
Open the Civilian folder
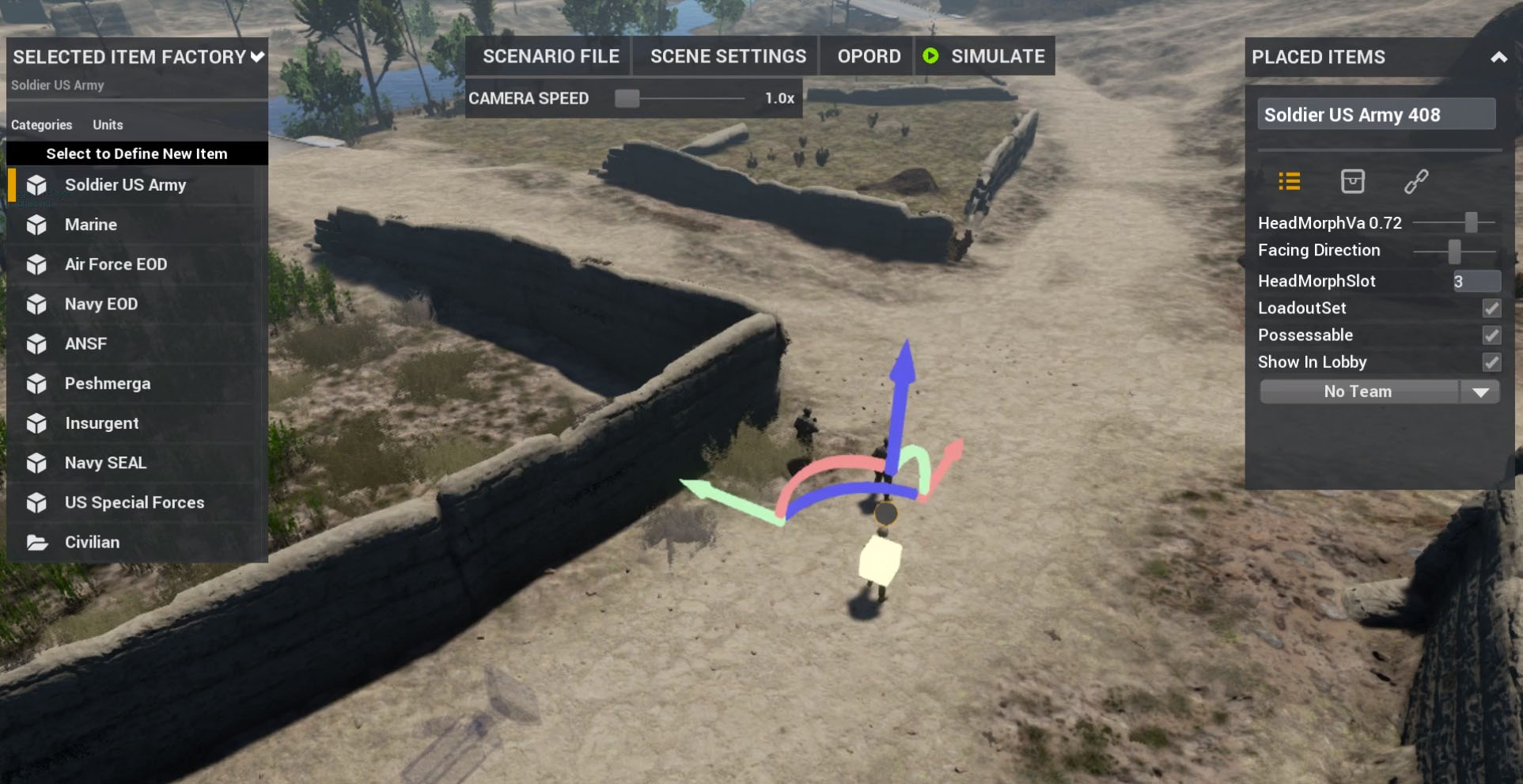tap(92, 542)
